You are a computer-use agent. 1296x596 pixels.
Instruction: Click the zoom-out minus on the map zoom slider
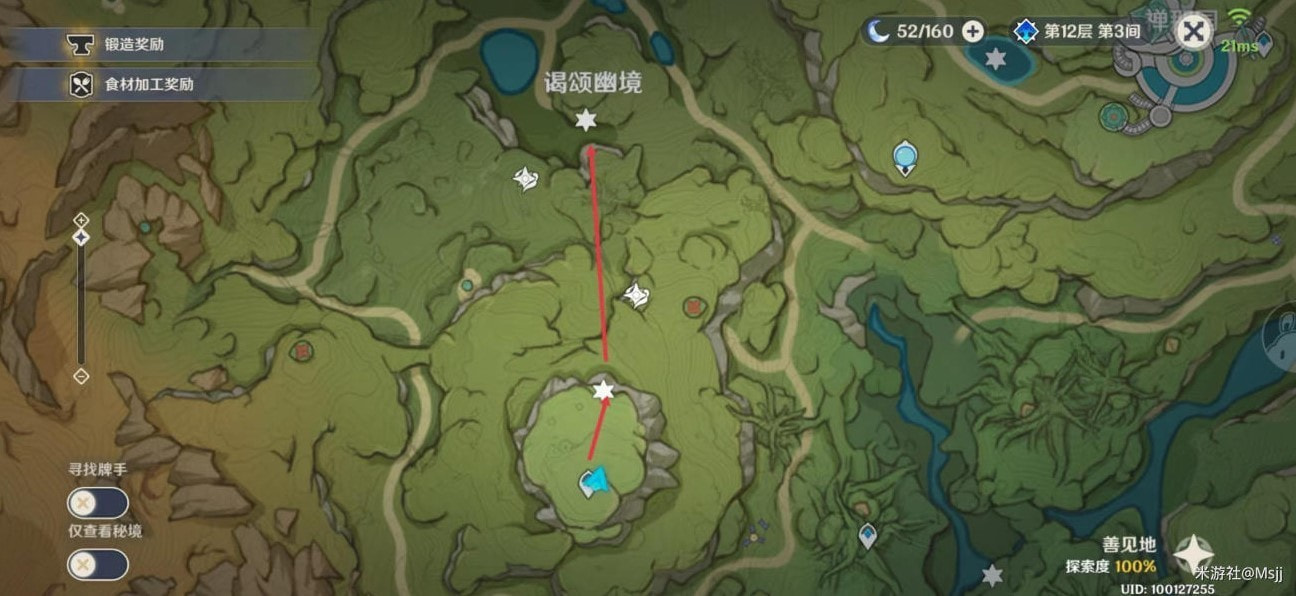point(82,376)
